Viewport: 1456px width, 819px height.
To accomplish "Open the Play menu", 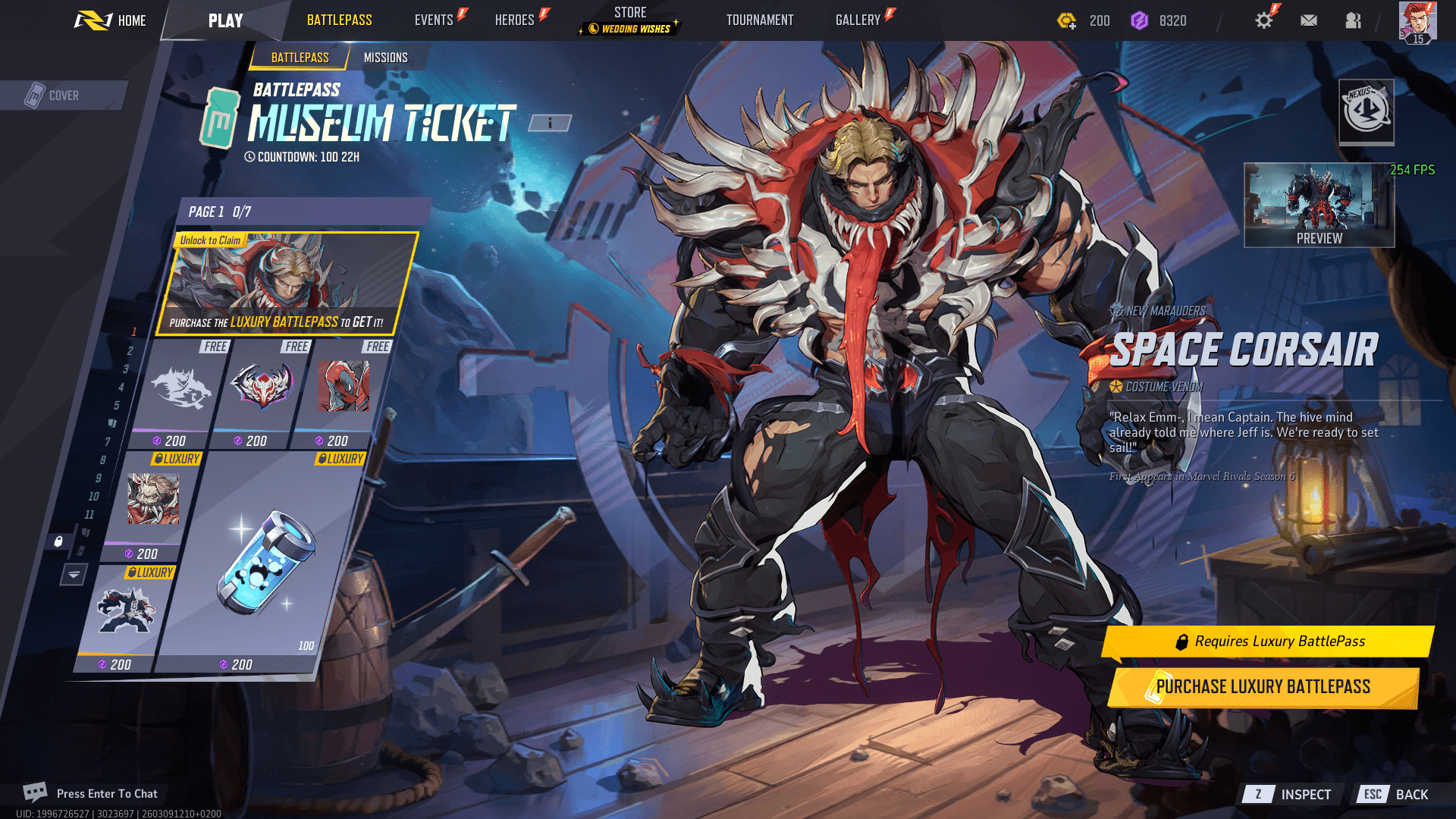I will pos(225,20).
